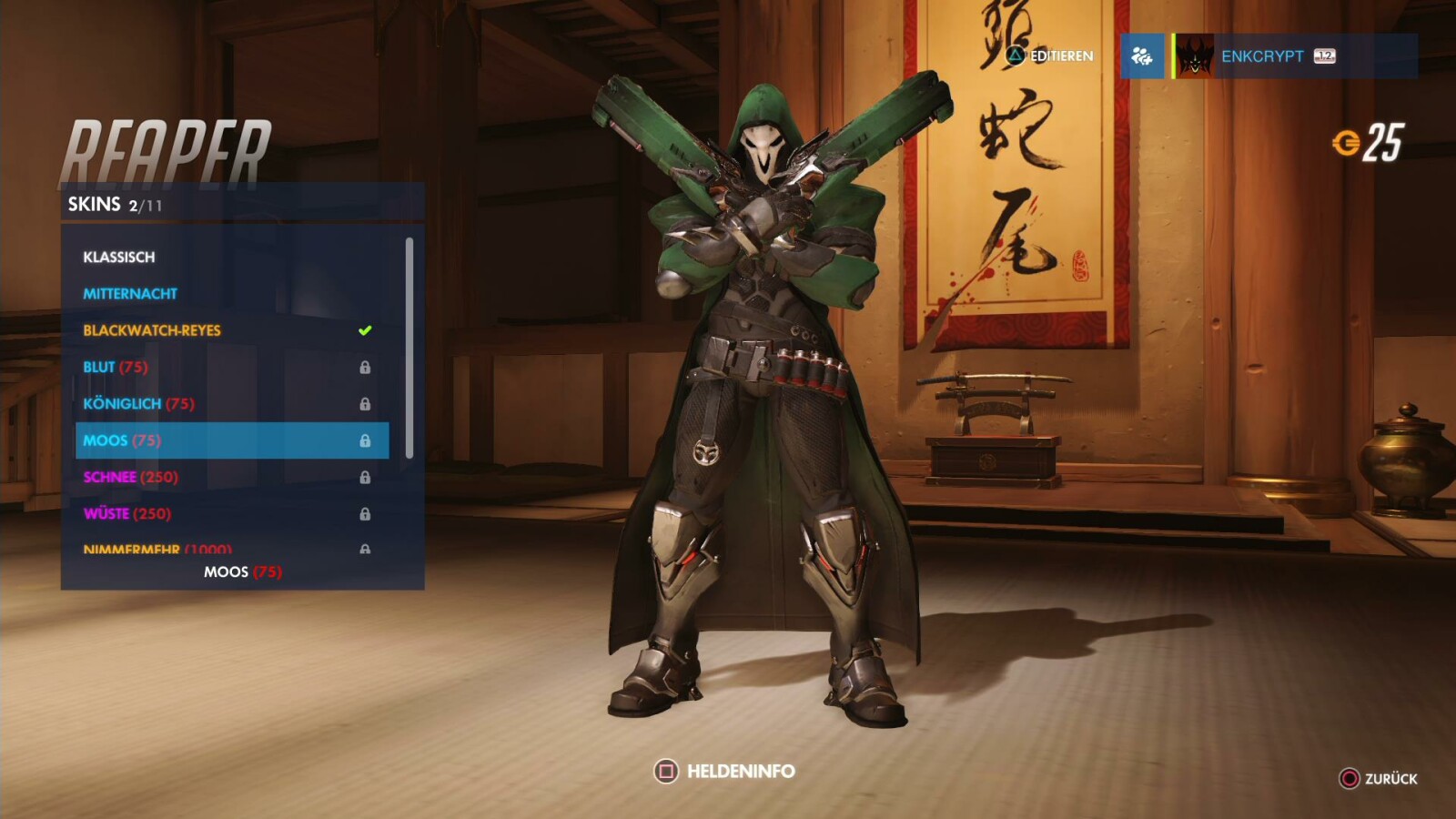Toggle the green checkmark on BLACKWATCH-REYES

(x=363, y=329)
